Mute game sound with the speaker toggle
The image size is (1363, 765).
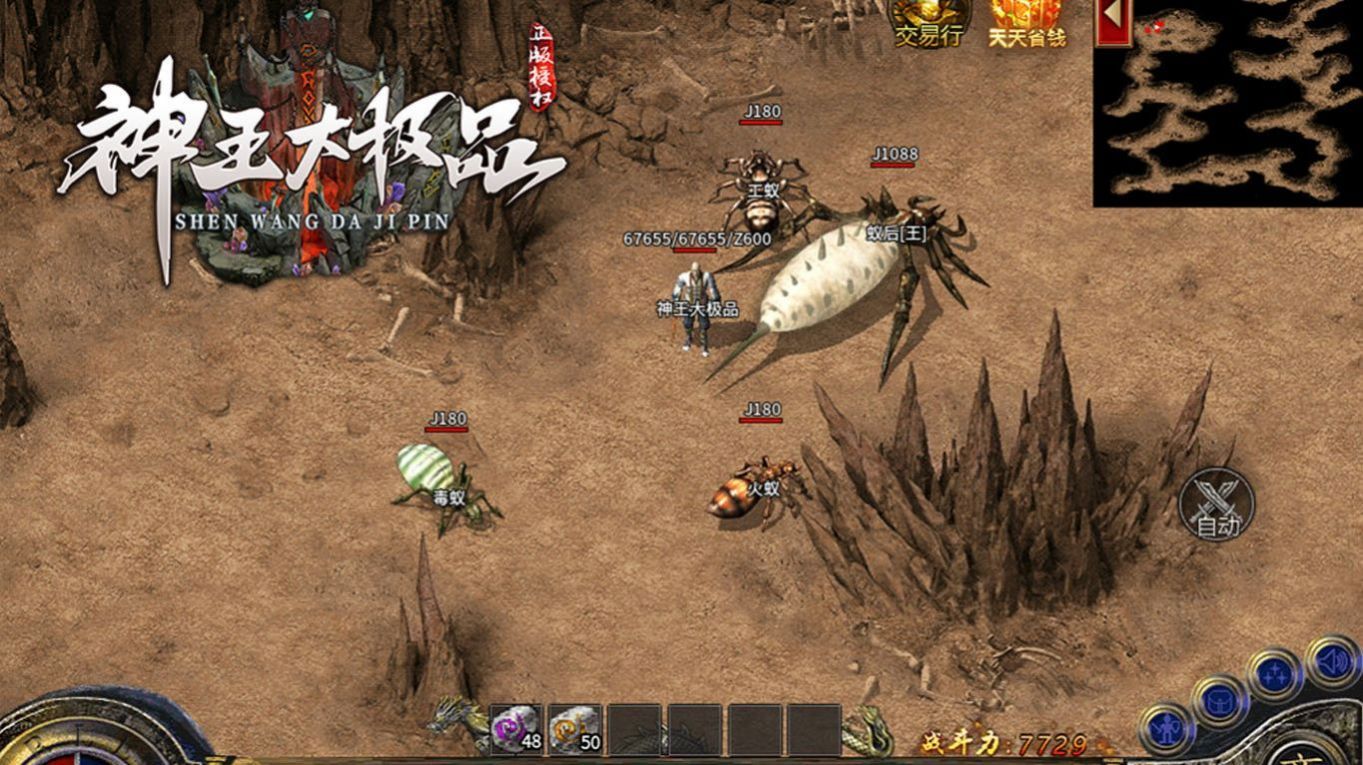click(1334, 662)
